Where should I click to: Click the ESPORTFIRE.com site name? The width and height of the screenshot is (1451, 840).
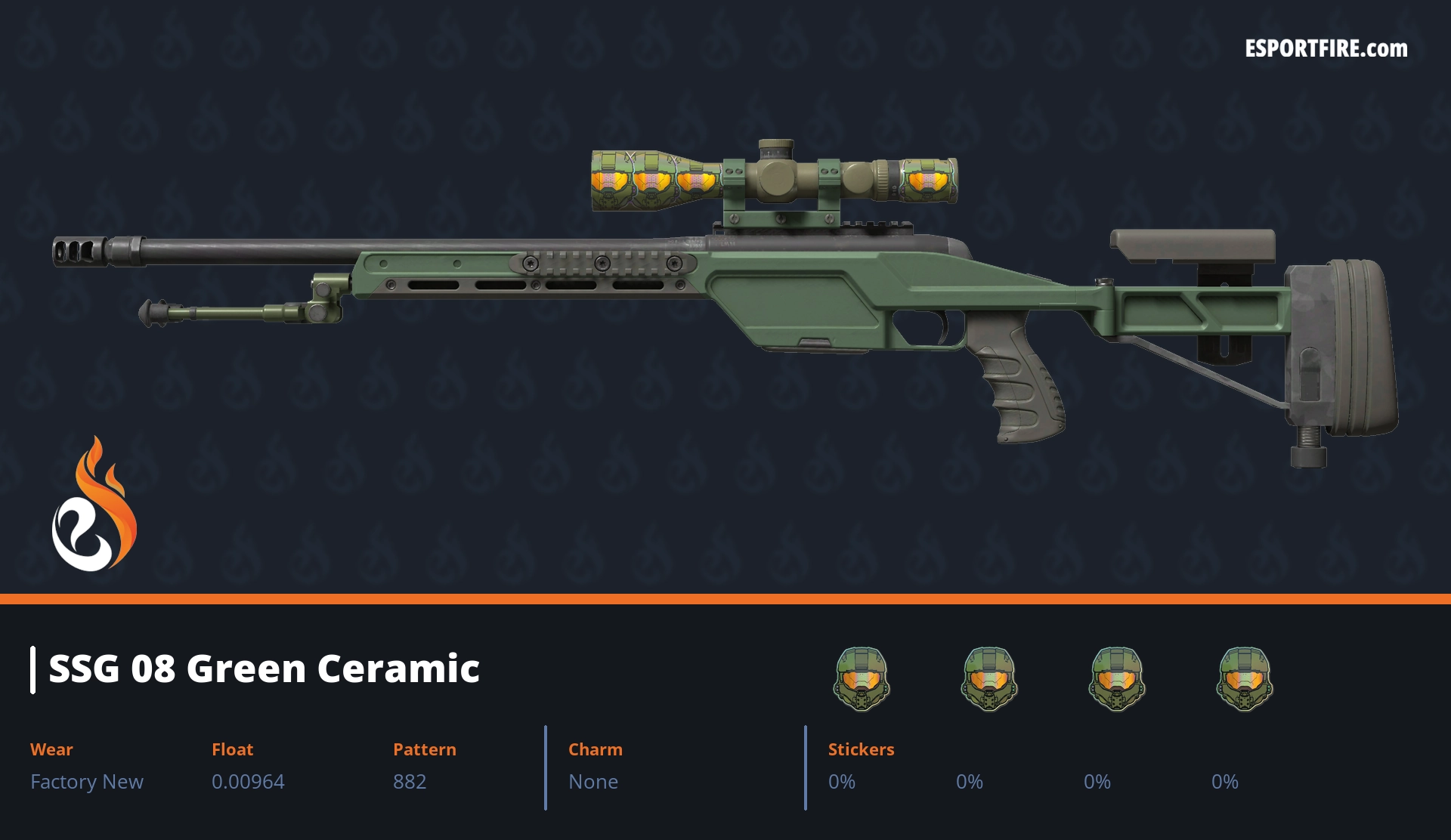[1326, 49]
